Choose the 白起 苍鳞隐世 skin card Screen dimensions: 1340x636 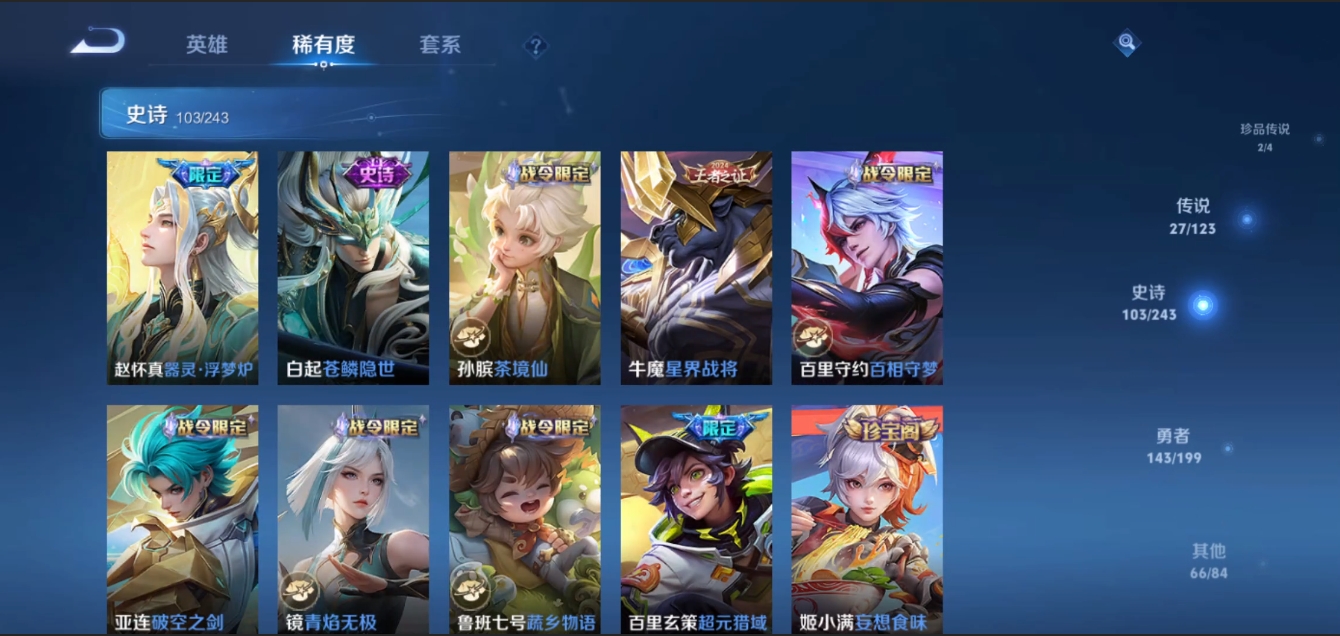click(353, 268)
